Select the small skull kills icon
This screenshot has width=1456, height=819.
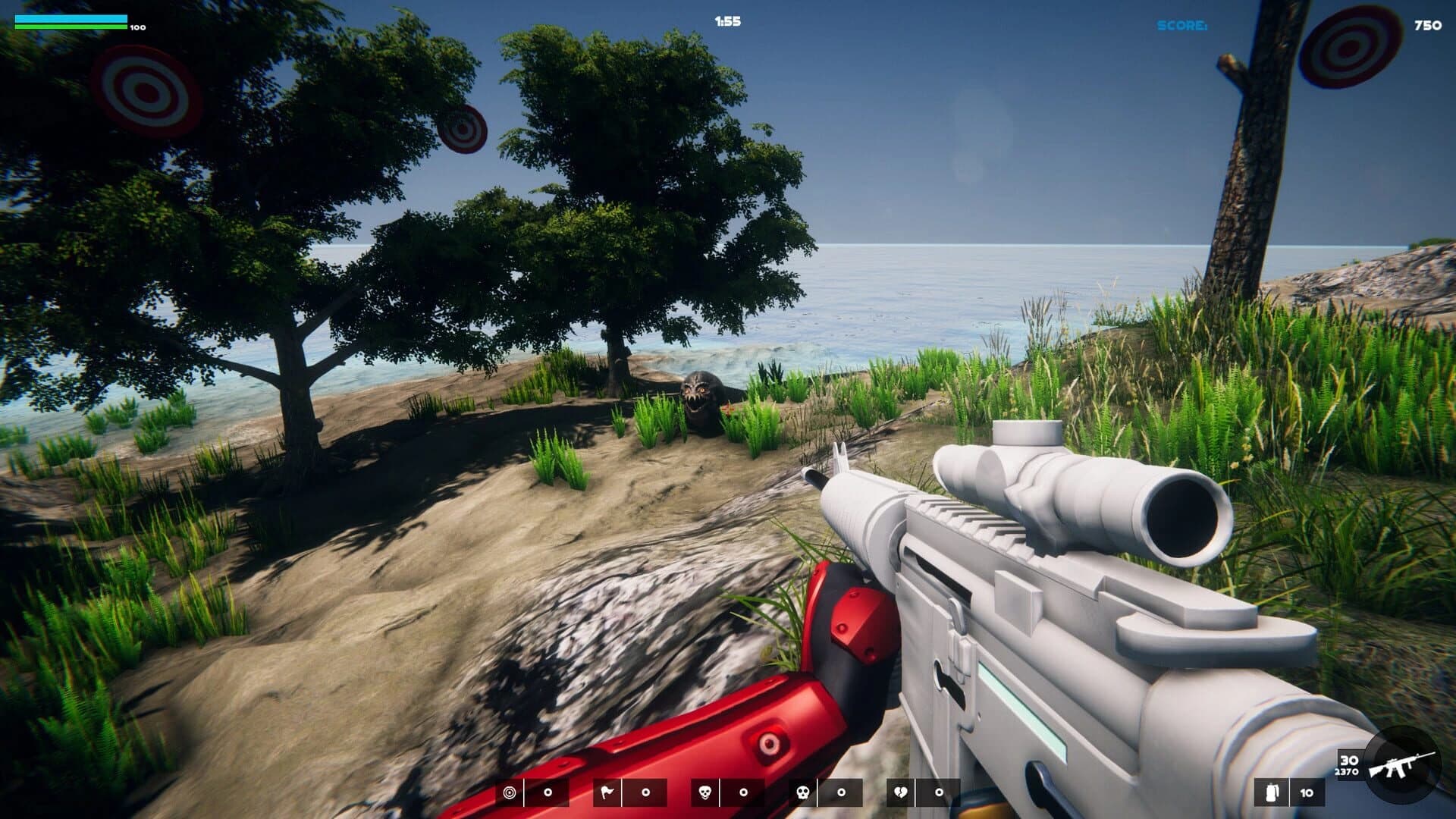(704, 792)
